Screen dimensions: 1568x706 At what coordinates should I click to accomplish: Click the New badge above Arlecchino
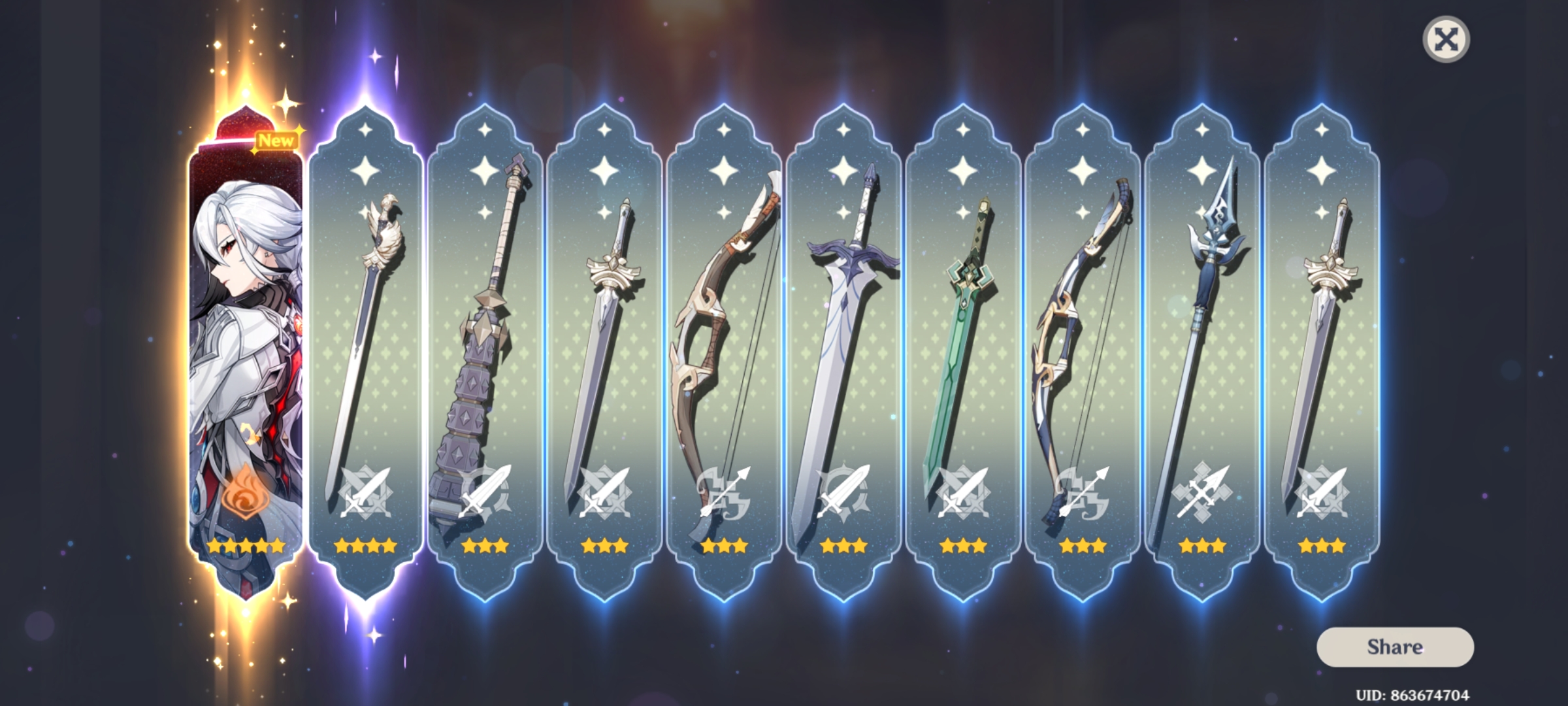click(277, 139)
